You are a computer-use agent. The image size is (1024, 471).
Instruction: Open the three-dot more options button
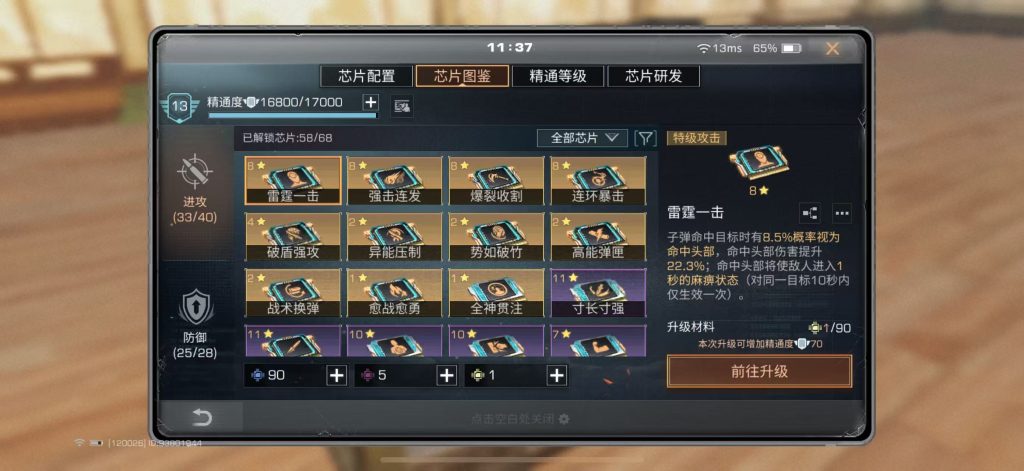click(x=841, y=212)
